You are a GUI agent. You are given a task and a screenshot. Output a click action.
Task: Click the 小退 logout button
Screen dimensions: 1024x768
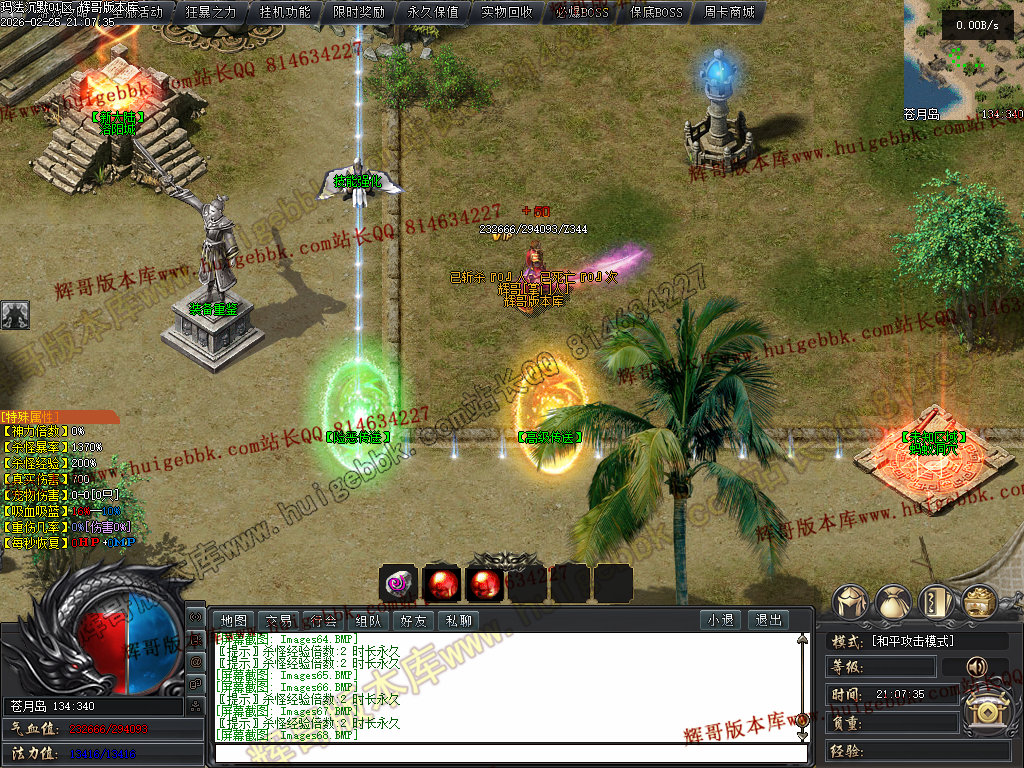tap(720, 620)
